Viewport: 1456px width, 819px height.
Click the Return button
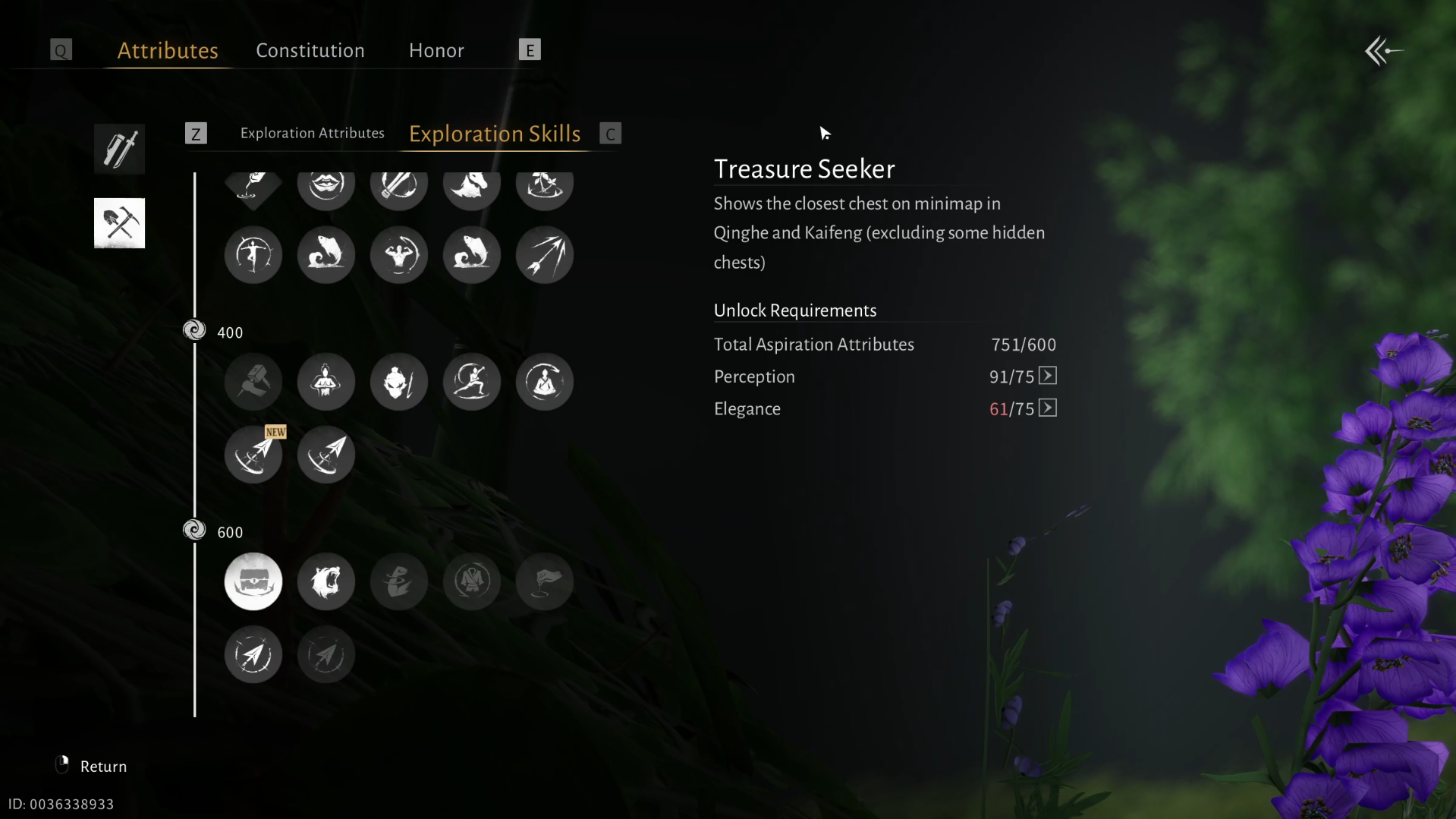(103, 765)
